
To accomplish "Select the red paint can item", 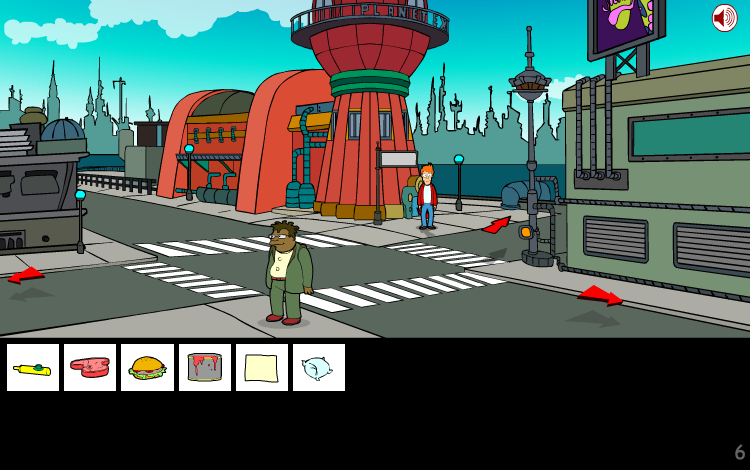I will click(x=205, y=368).
